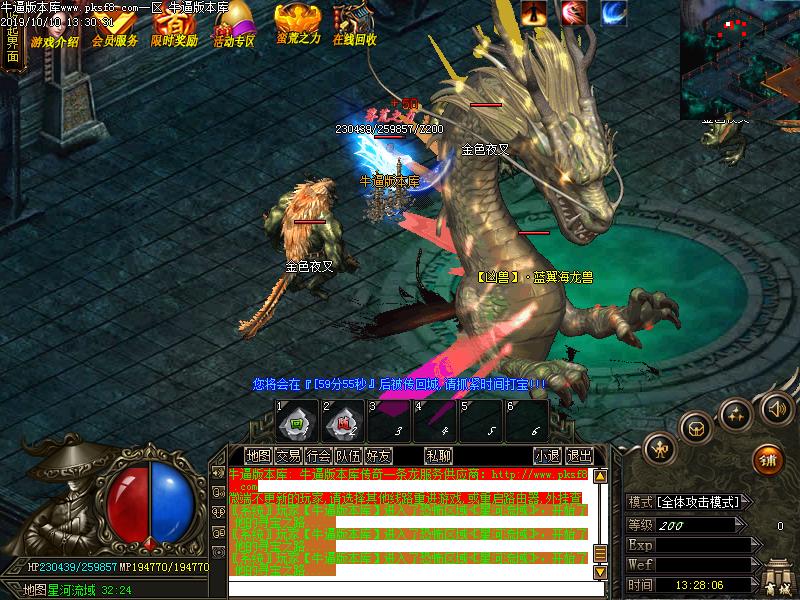Open 在线回收 online recycling

point(354,24)
